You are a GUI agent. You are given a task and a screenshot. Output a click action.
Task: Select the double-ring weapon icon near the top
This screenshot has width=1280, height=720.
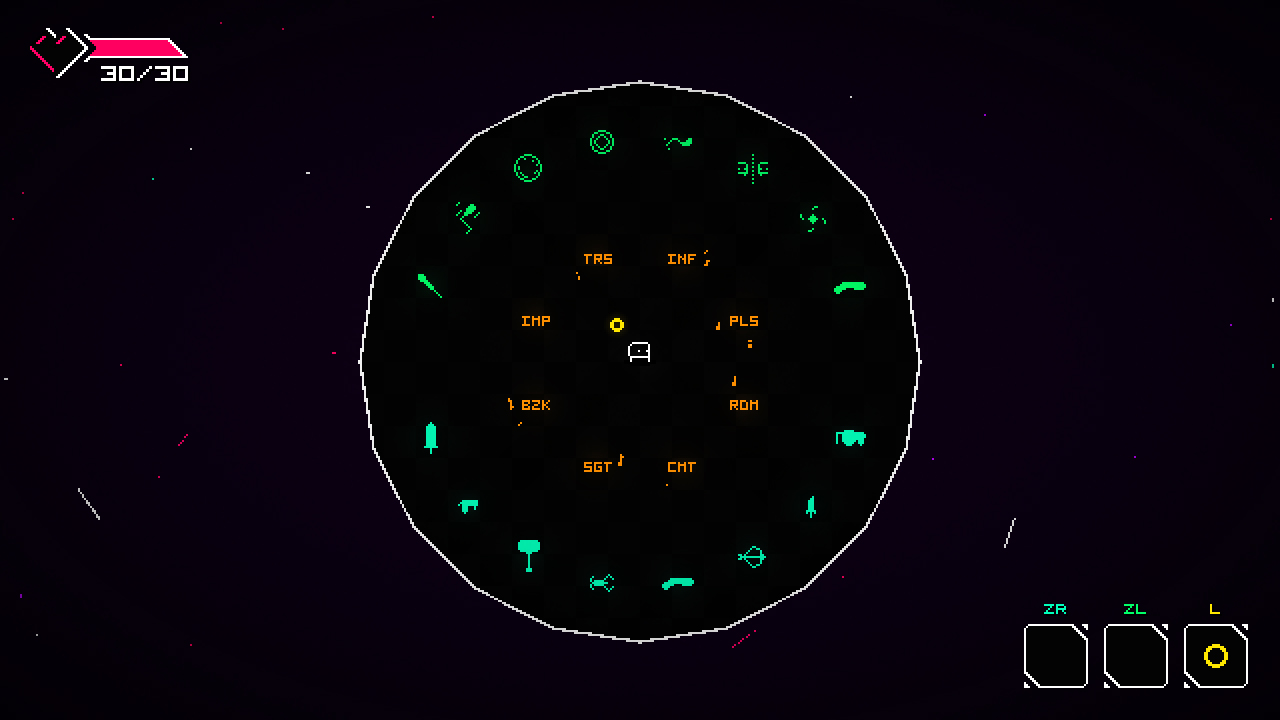tap(601, 143)
